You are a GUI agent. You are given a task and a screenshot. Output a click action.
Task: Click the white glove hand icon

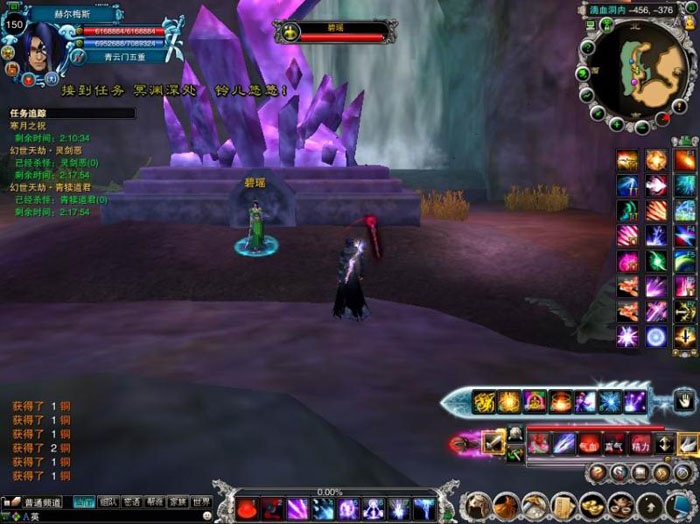pyautogui.click(x=683, y=401)
